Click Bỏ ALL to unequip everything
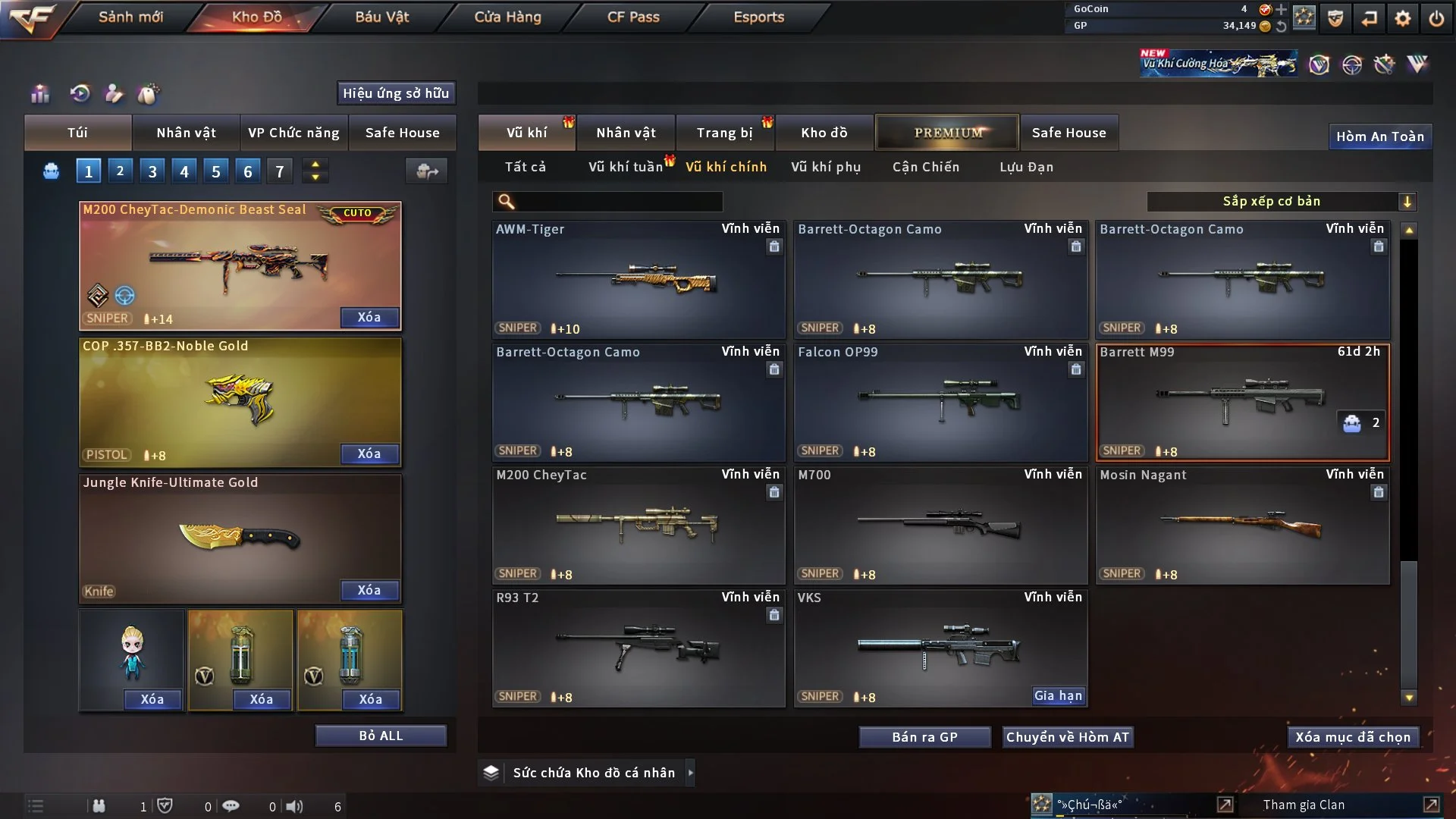This screenshot has height=819, width=1456. [x=381, y=736]
